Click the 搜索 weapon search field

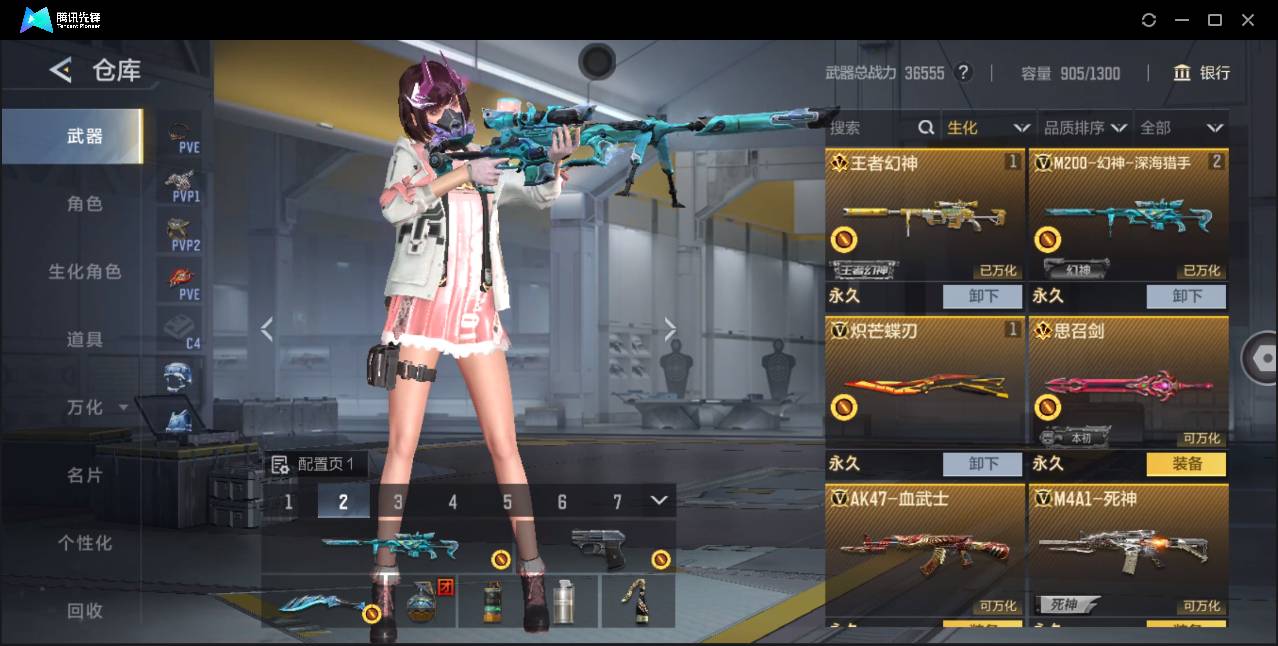tap(870, 128)
